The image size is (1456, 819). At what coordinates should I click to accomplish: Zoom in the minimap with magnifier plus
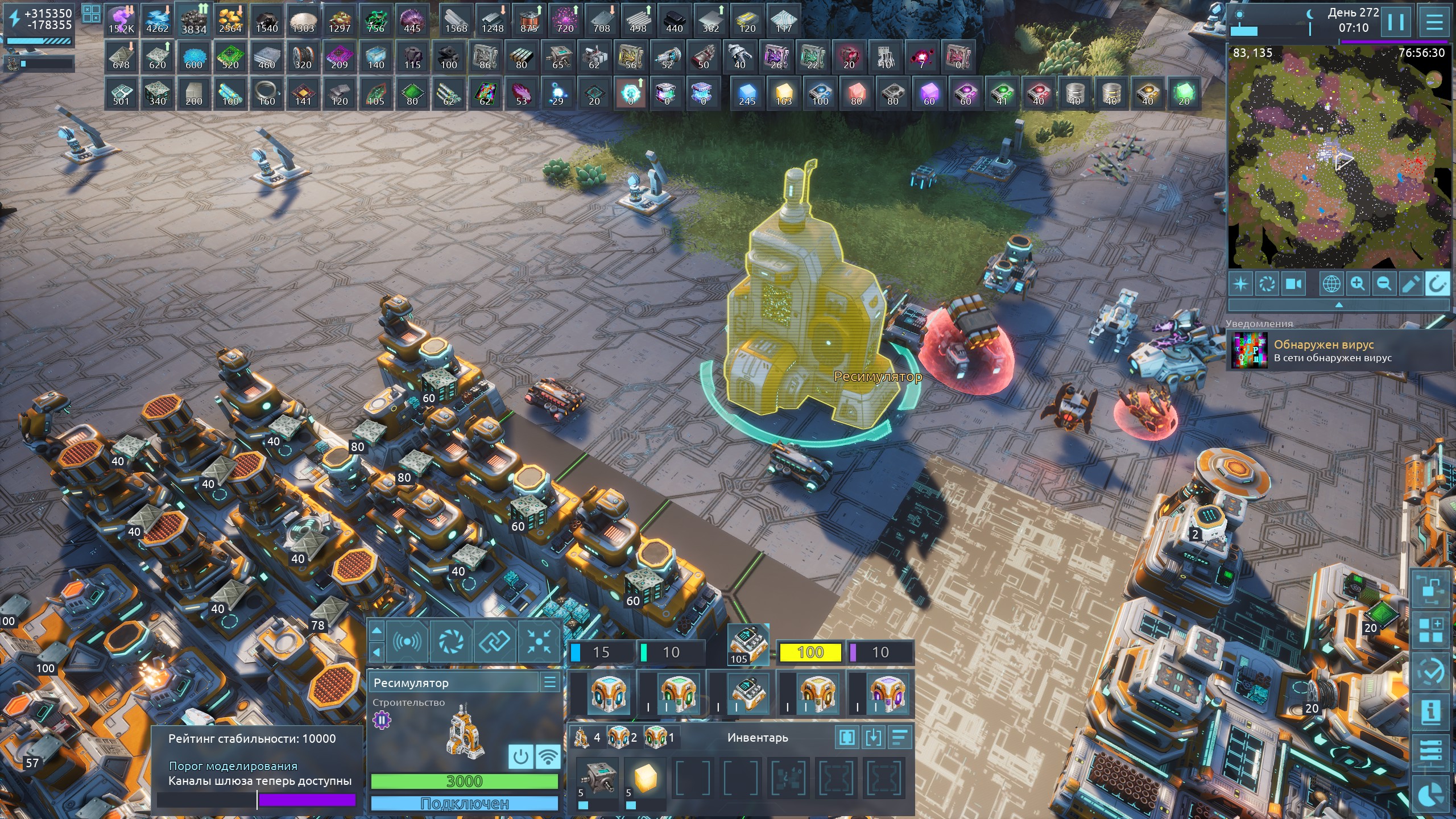click(x=1358, y=283)
